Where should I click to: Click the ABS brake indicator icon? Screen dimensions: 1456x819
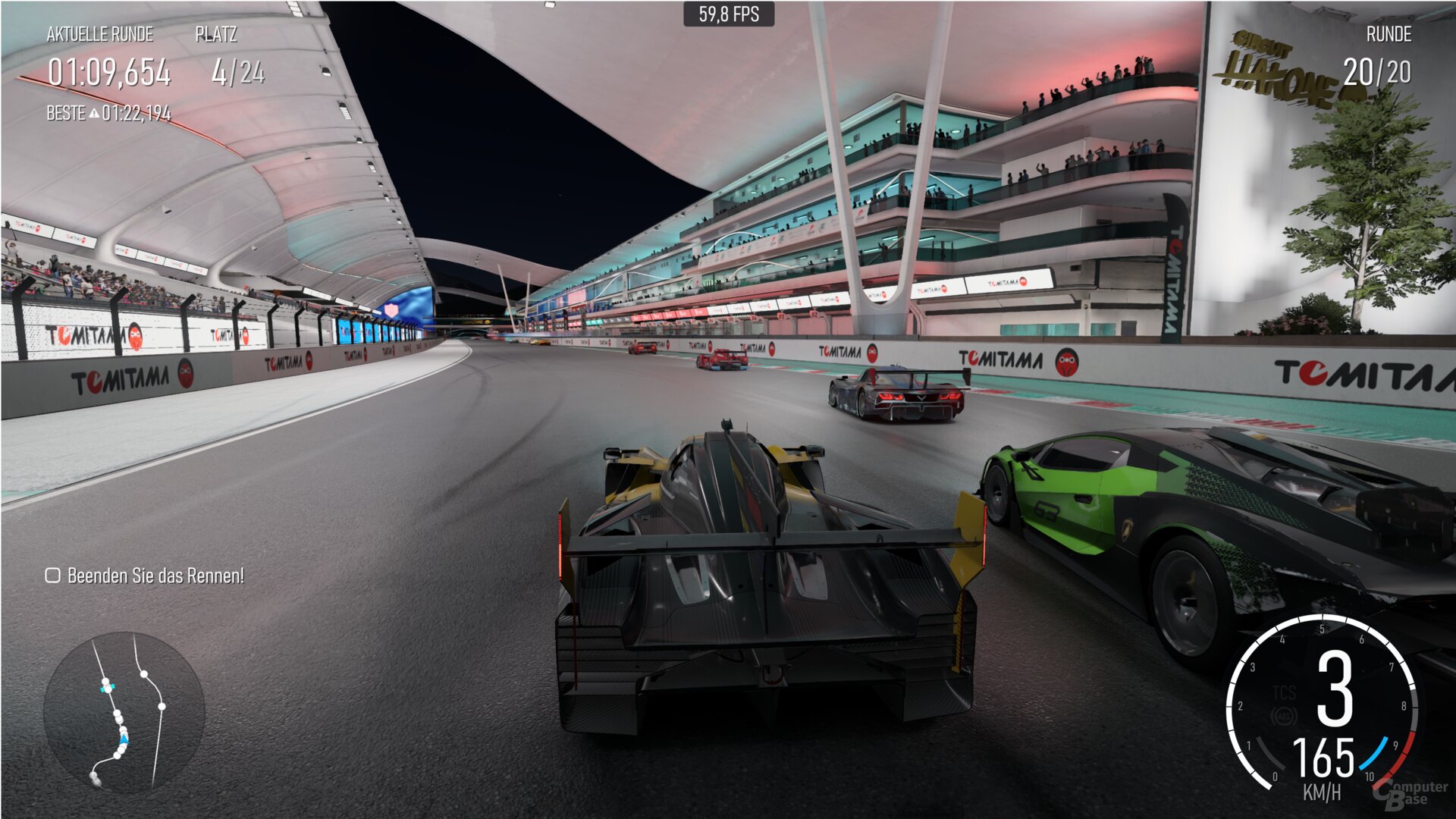tap(1285, 717)
